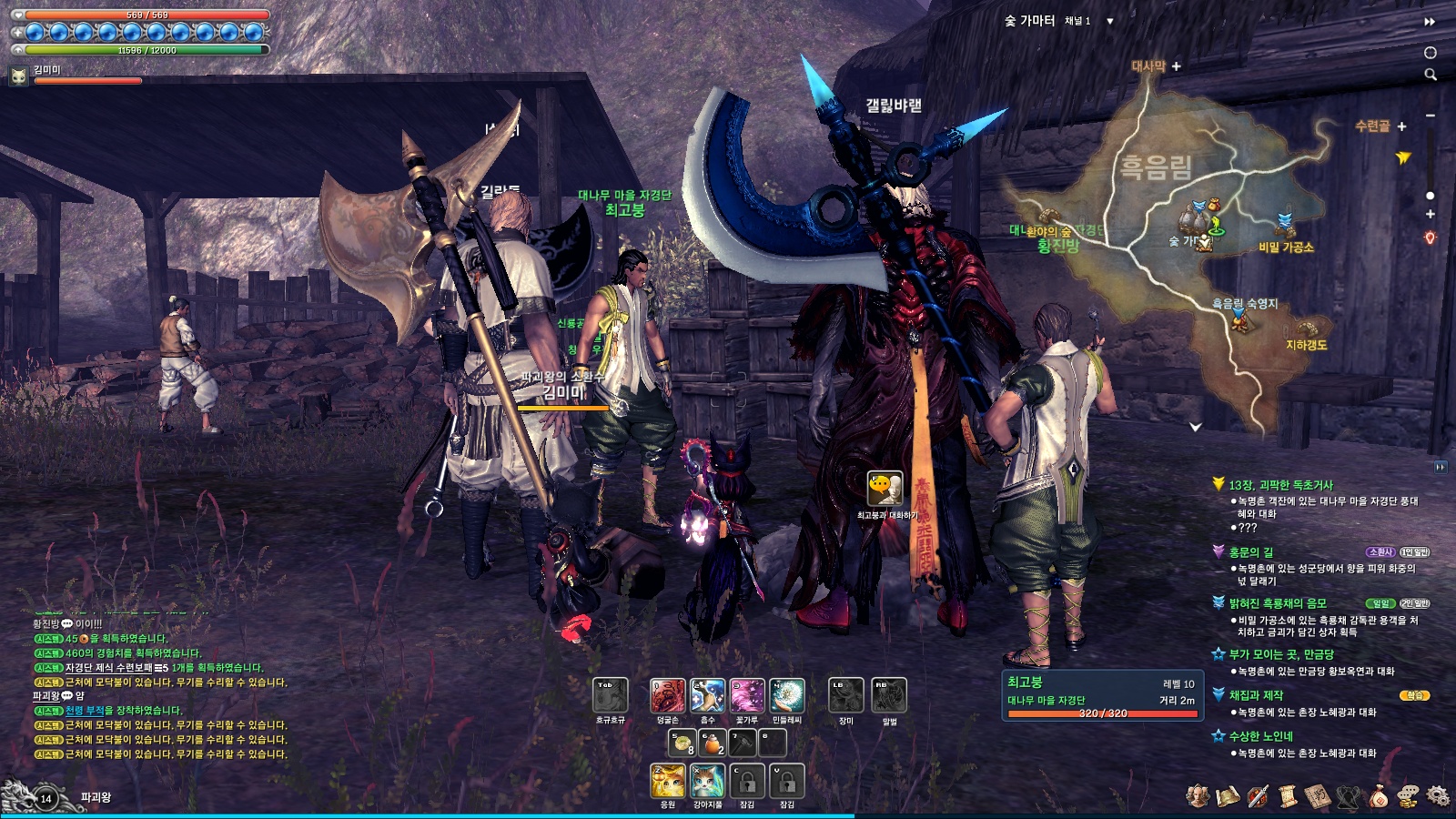1456x819 pixels.
Task: Activate the 흡수 skill icon
Action: (x=706, y=695)
